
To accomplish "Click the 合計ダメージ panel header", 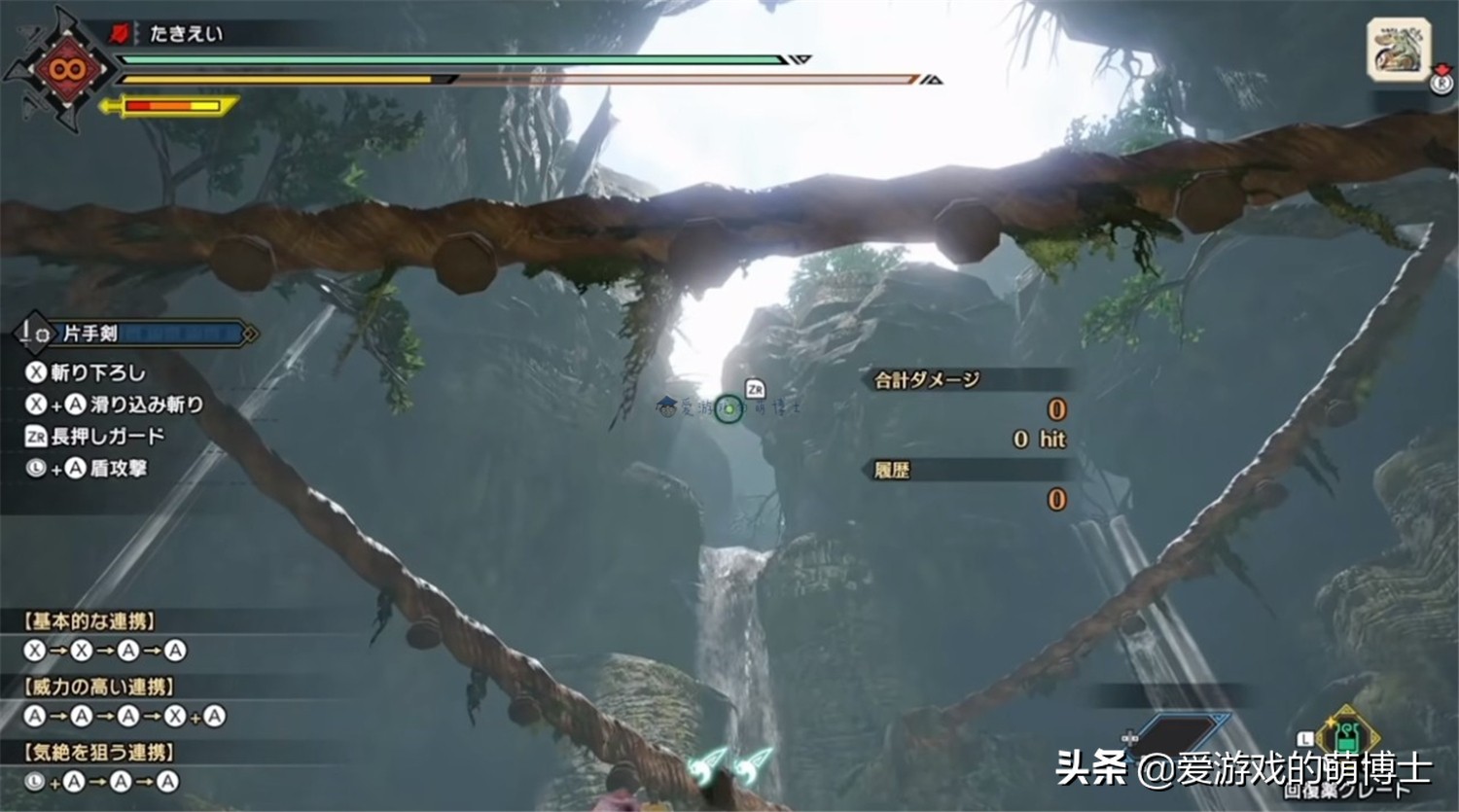I will click(927, 379).
